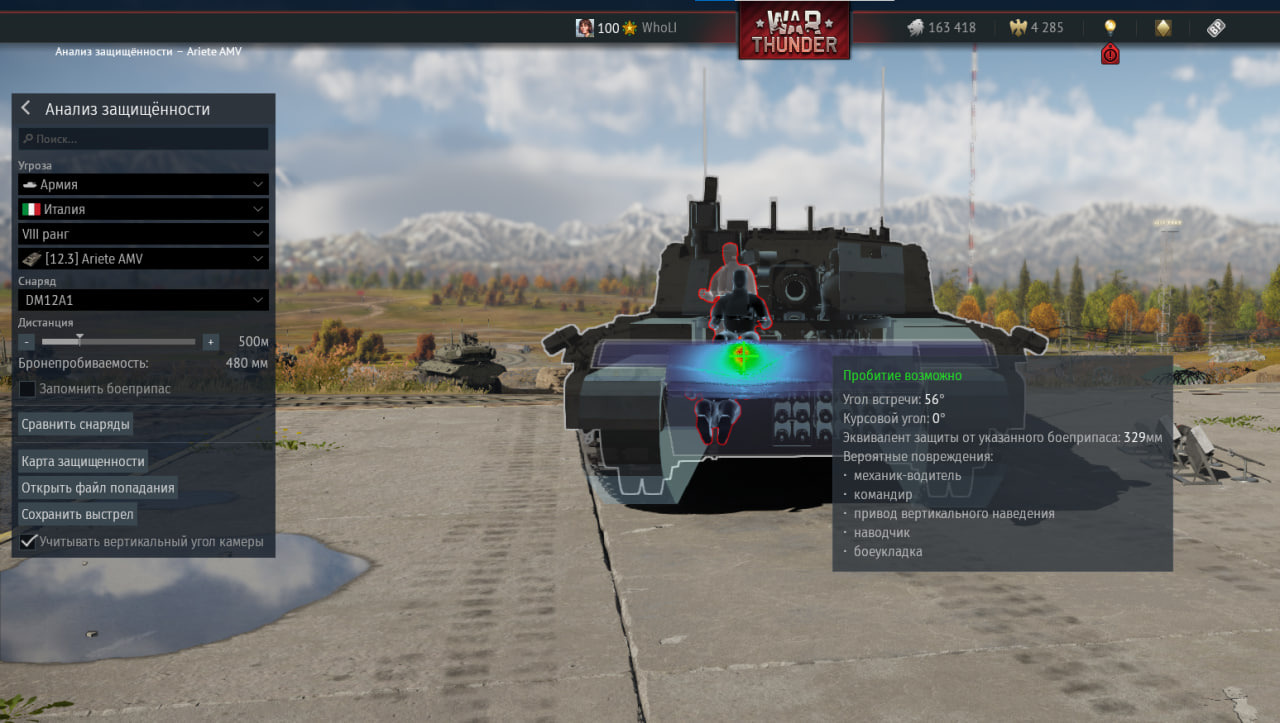This screenshot has height=723, width=1280.
Task: Click the War Thunder logo
Action: [794, 32]
